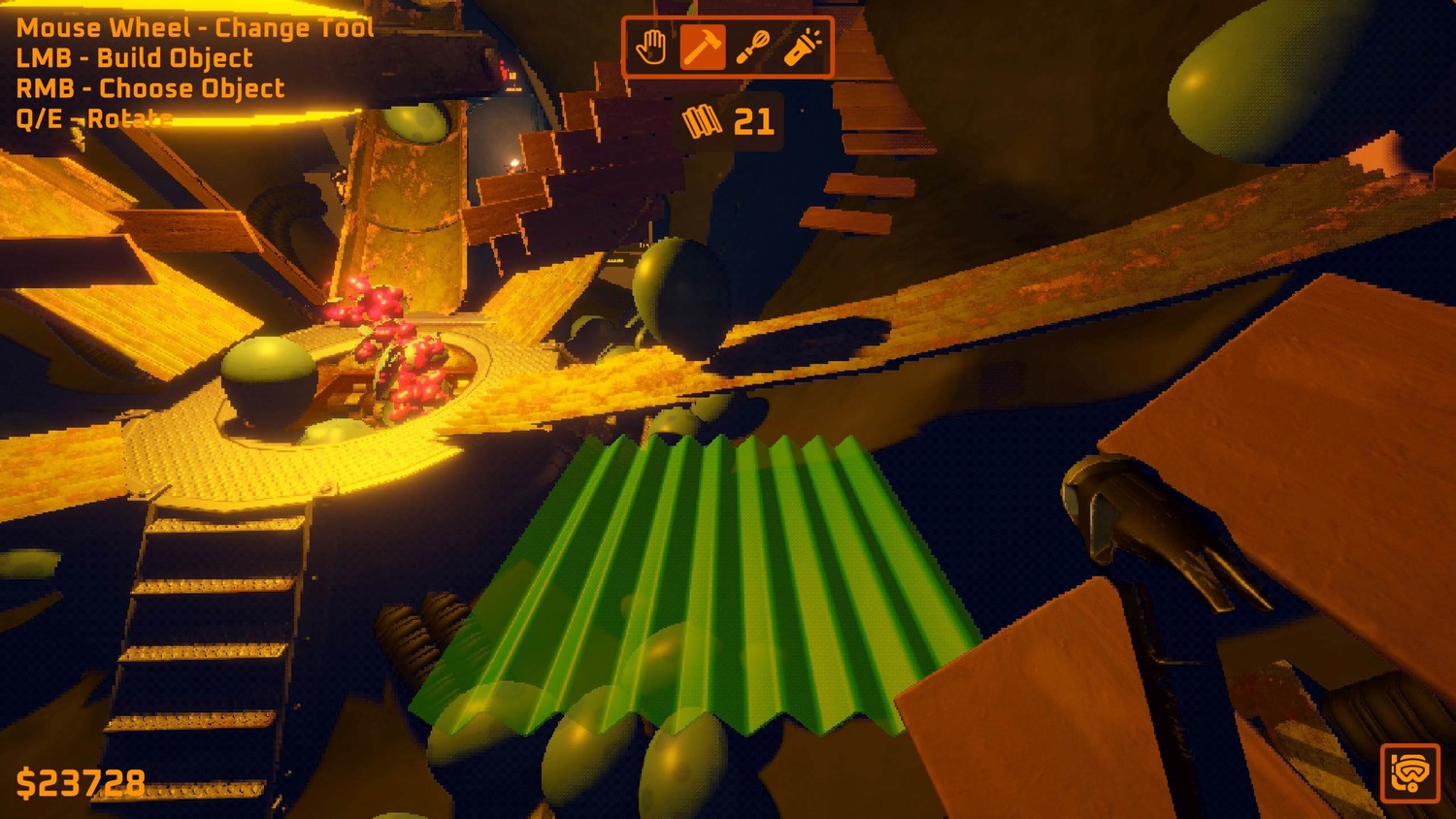Select the hand tool in the toolbar
The image size is (1456, 819).
tap(651, 47)
